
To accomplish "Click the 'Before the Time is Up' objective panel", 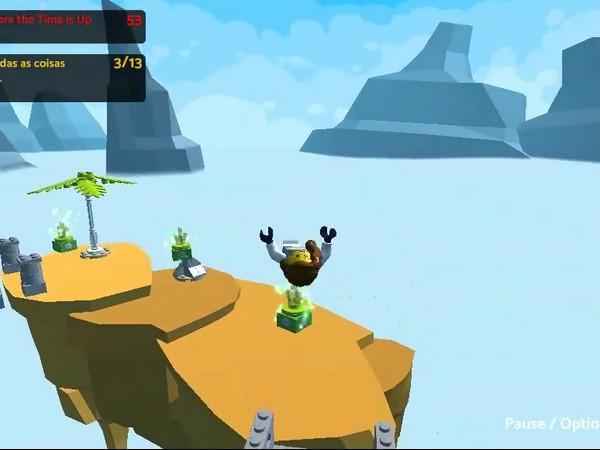I will [x=72, y=22].
